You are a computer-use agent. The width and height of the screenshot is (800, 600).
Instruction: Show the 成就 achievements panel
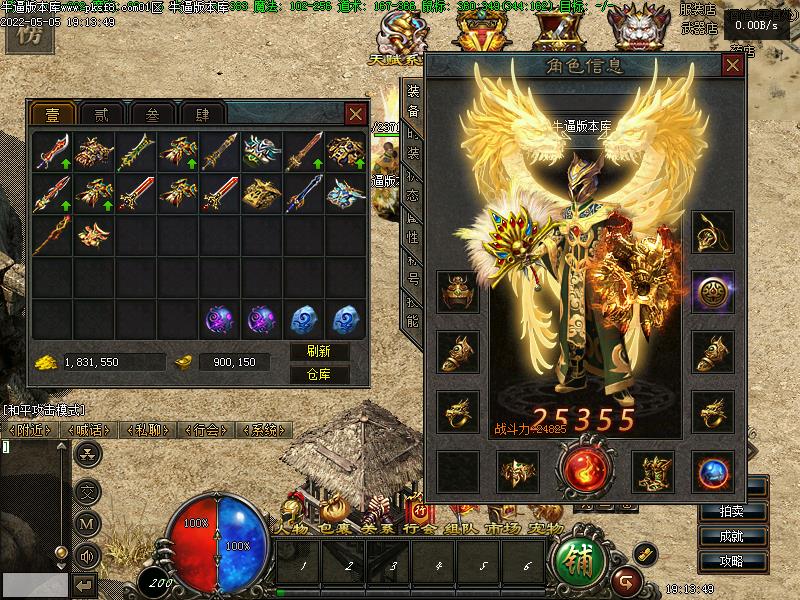point(731,536)
